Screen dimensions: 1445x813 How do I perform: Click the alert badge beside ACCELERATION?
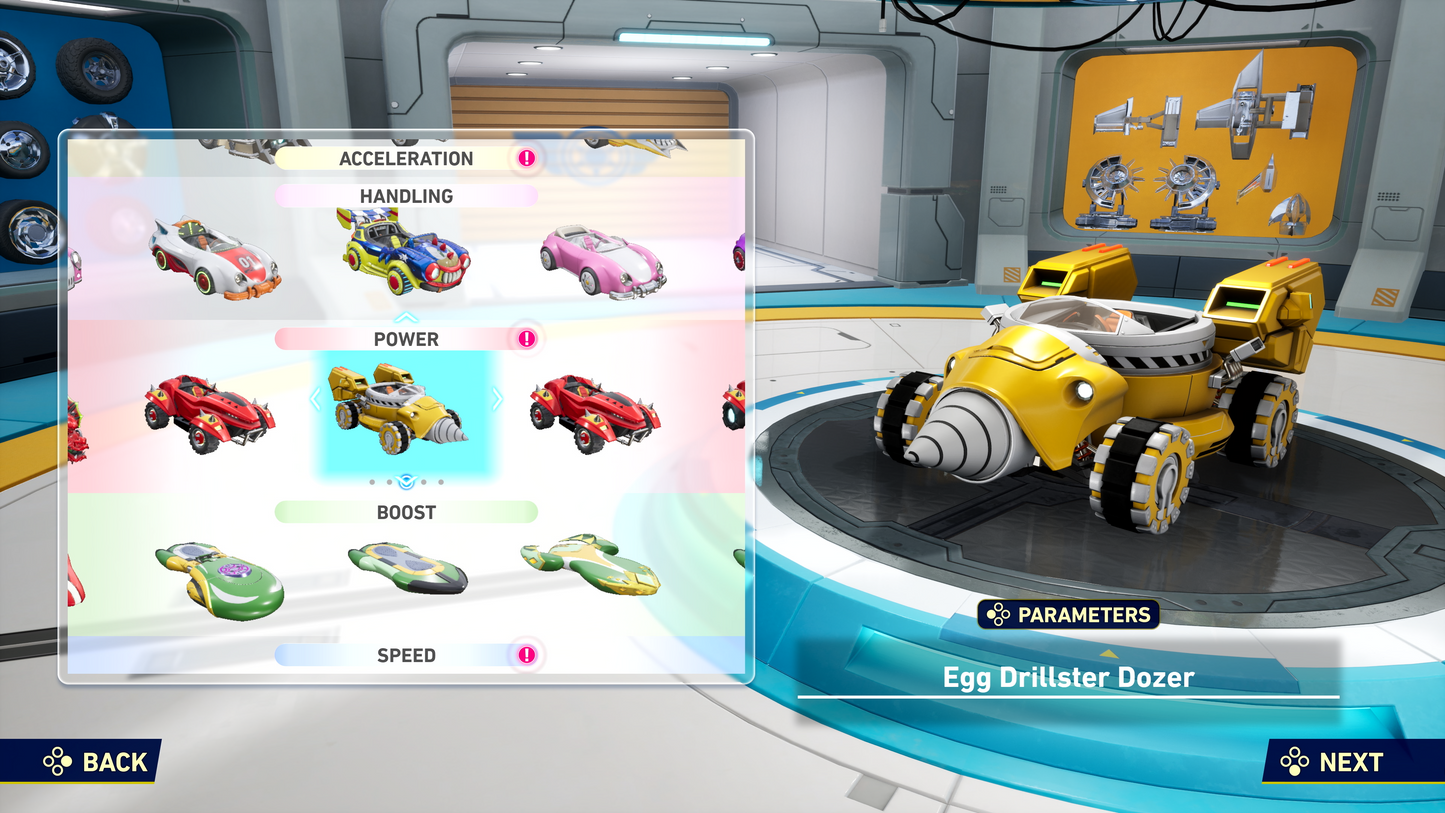(526, 158)
